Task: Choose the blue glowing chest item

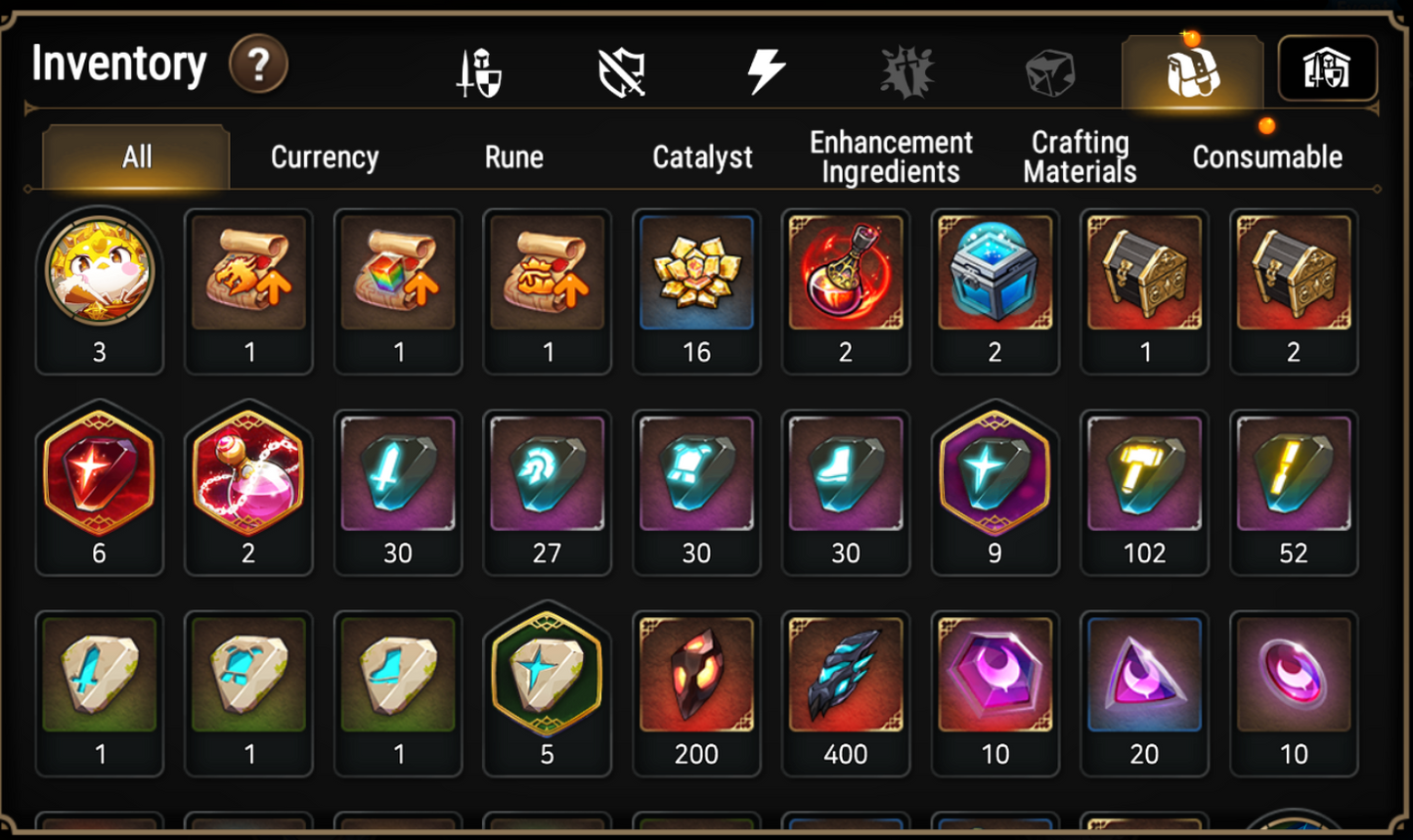Action: [994, 273]
